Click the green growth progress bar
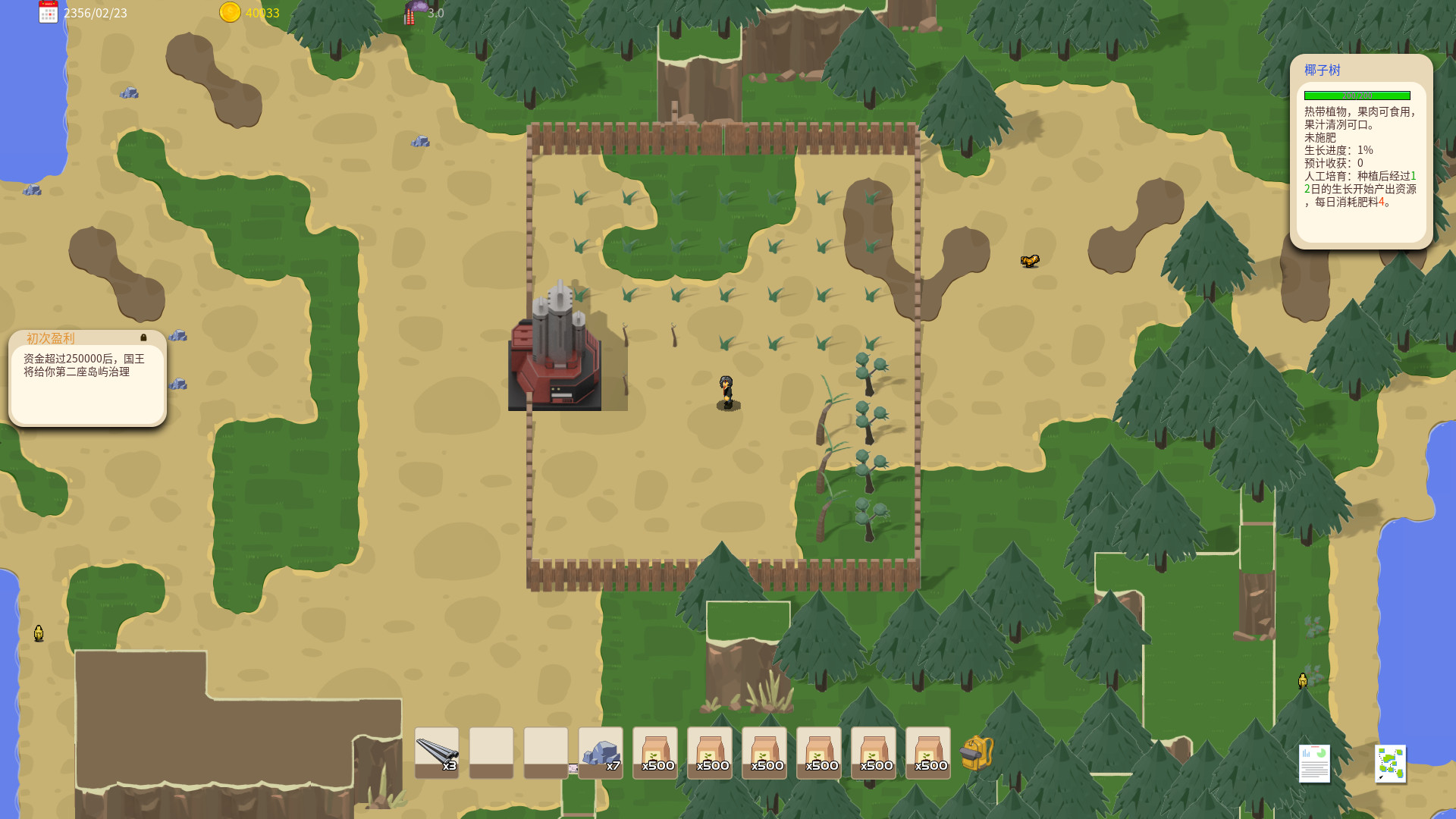The height and width of the screenshot is (819, 1456). pyautogui.click(x=1357, y=95)
